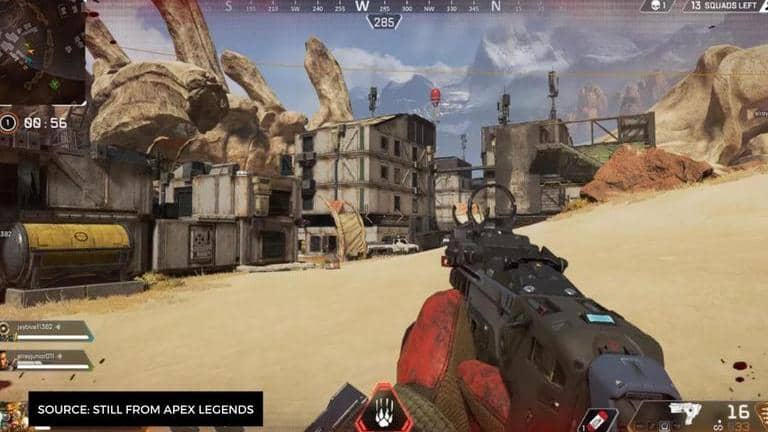Use the red grenade ordnance slot
The width and height of the screenshot is (768, 432).
(x=600, y=420)
